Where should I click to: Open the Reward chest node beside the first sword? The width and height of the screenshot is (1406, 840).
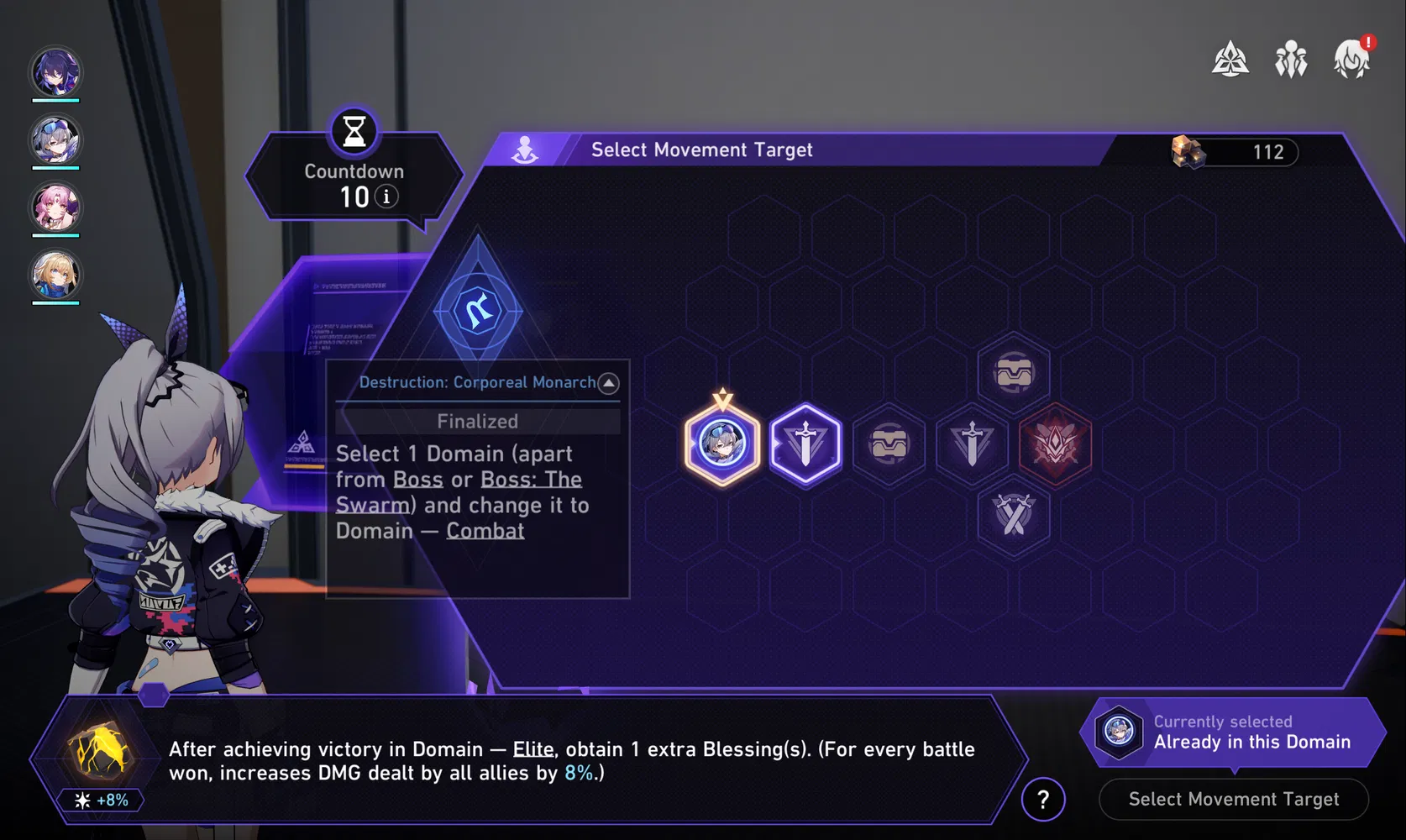(x=889, y=443)
